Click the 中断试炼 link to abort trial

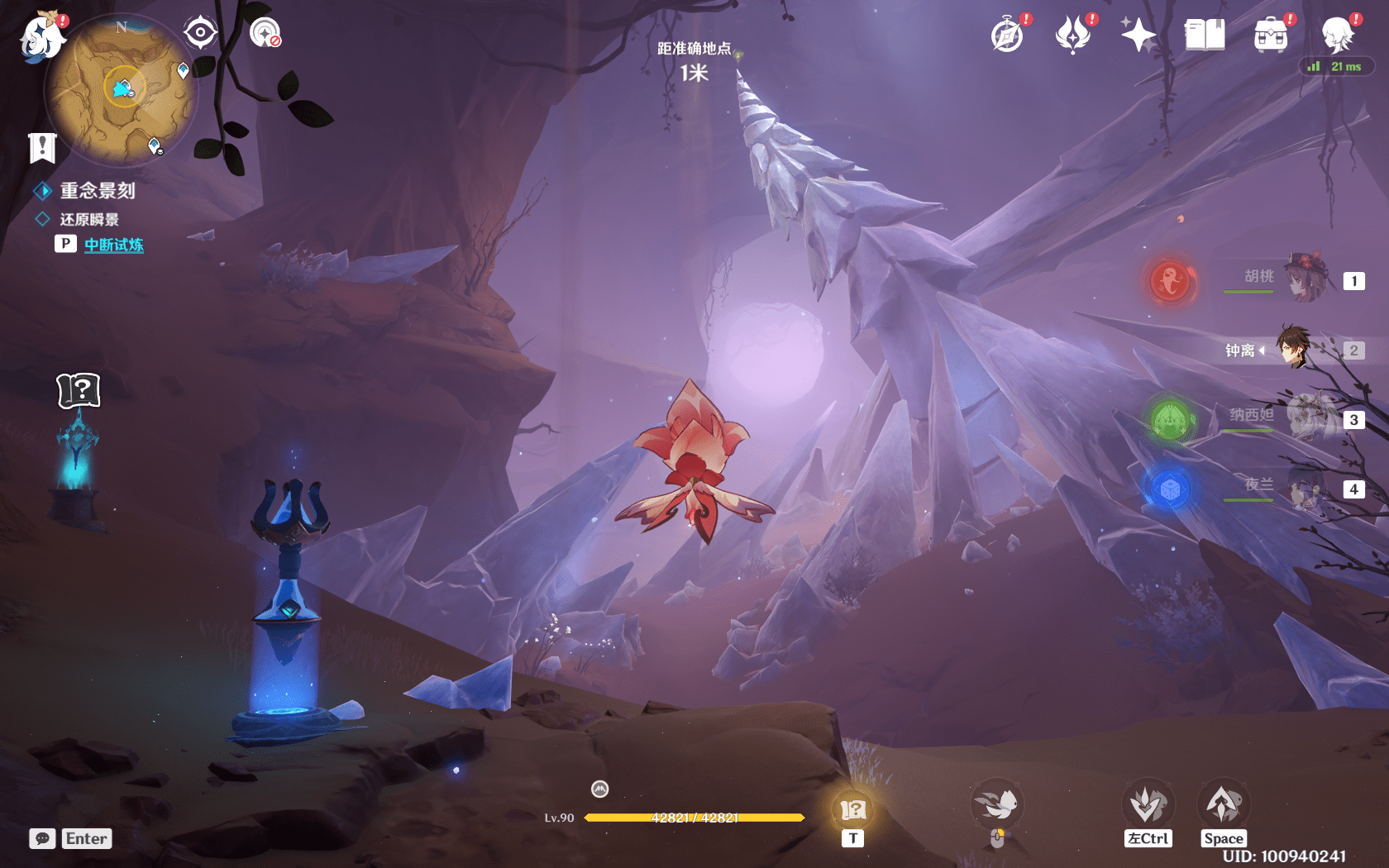coord(114,245)
